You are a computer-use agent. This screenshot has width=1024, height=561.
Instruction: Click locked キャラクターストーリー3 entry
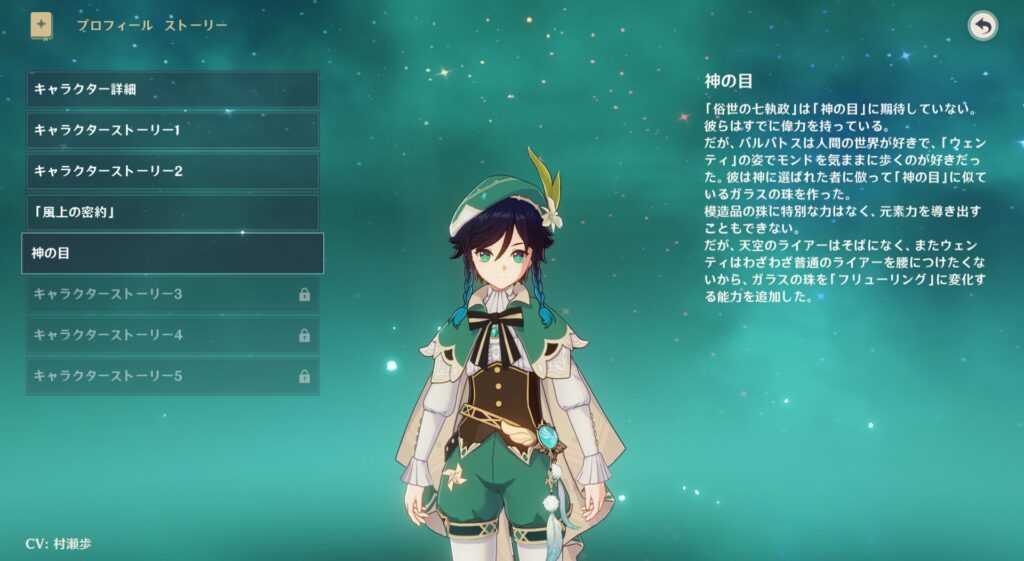click(x=172, y=294)
